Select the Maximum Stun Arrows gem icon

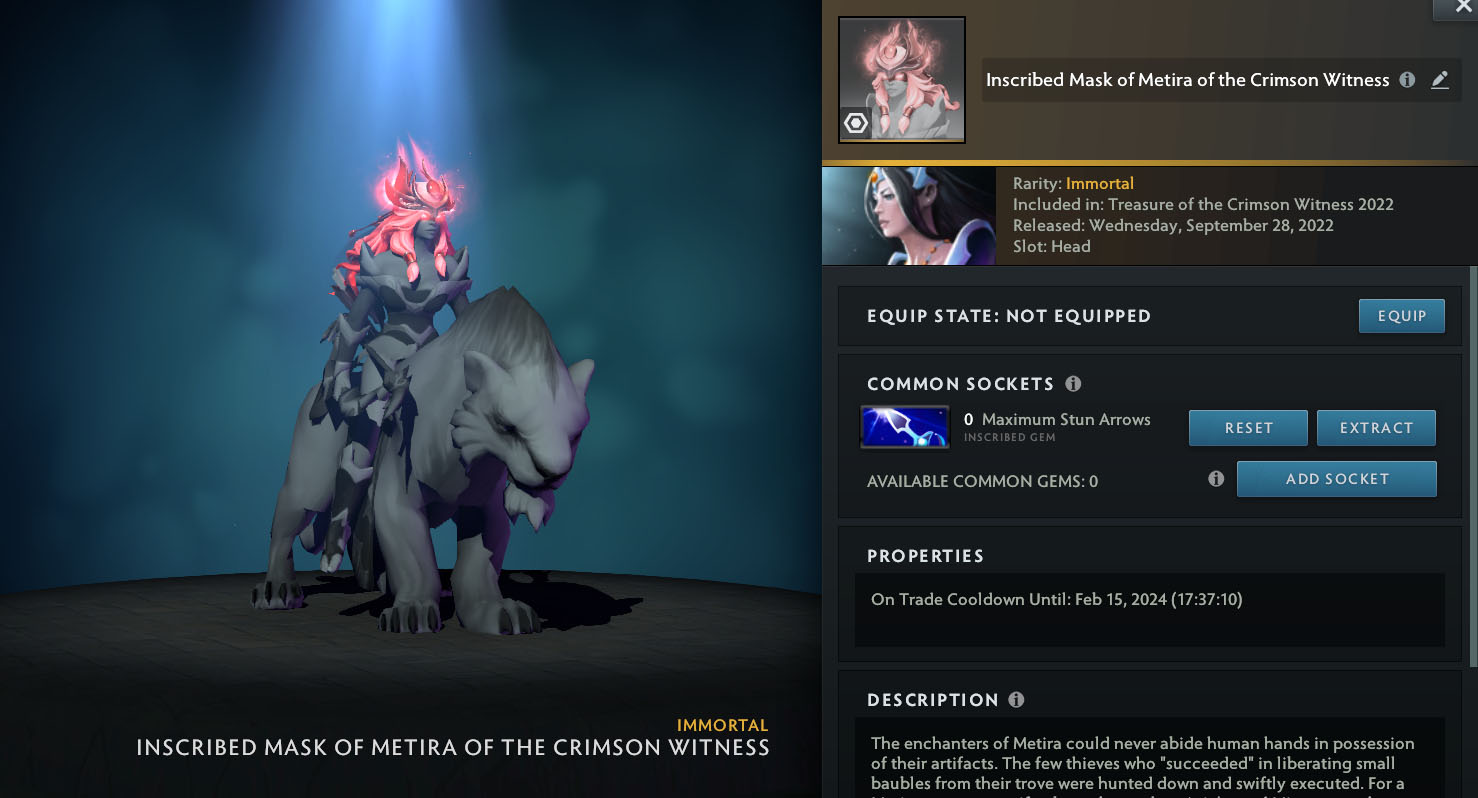(904, 427)
